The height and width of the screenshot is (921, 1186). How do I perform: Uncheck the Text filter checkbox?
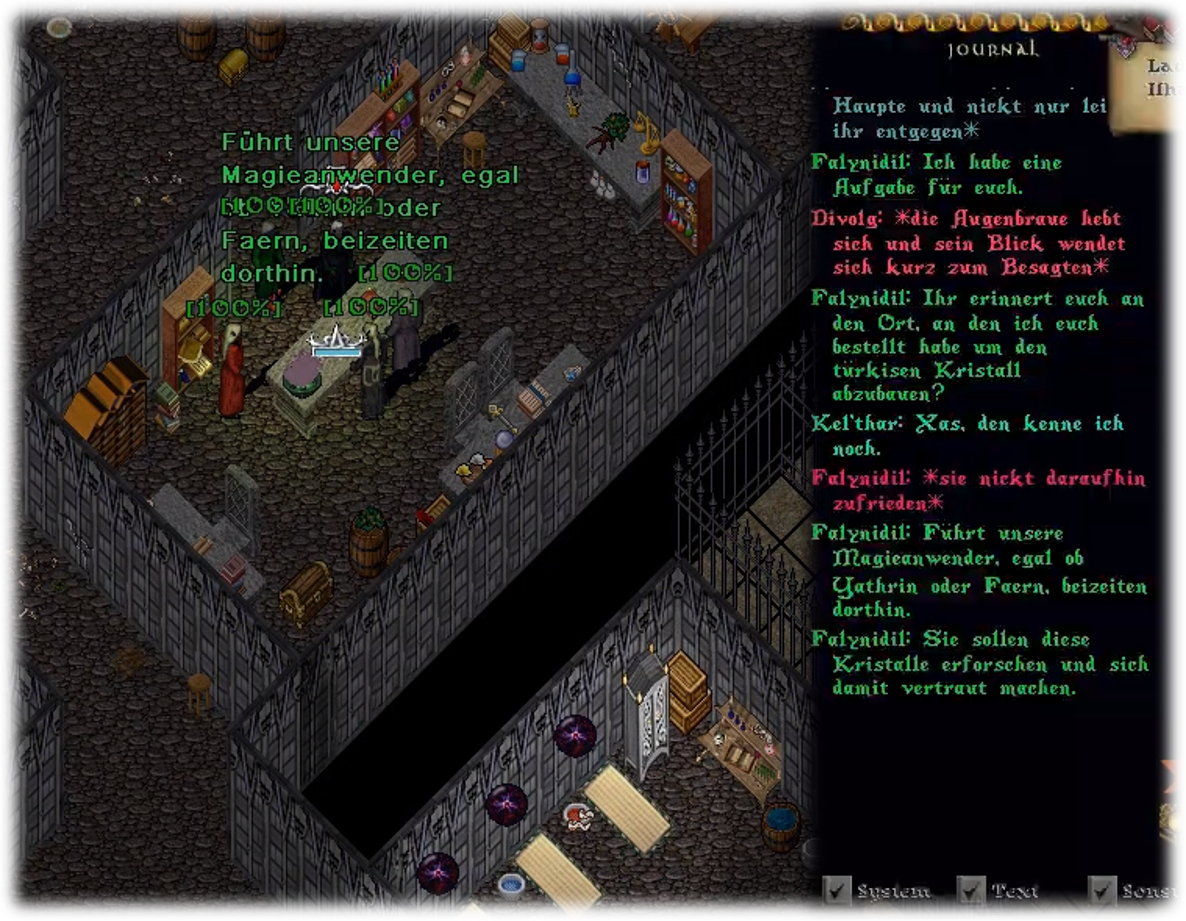click(970, 888)
